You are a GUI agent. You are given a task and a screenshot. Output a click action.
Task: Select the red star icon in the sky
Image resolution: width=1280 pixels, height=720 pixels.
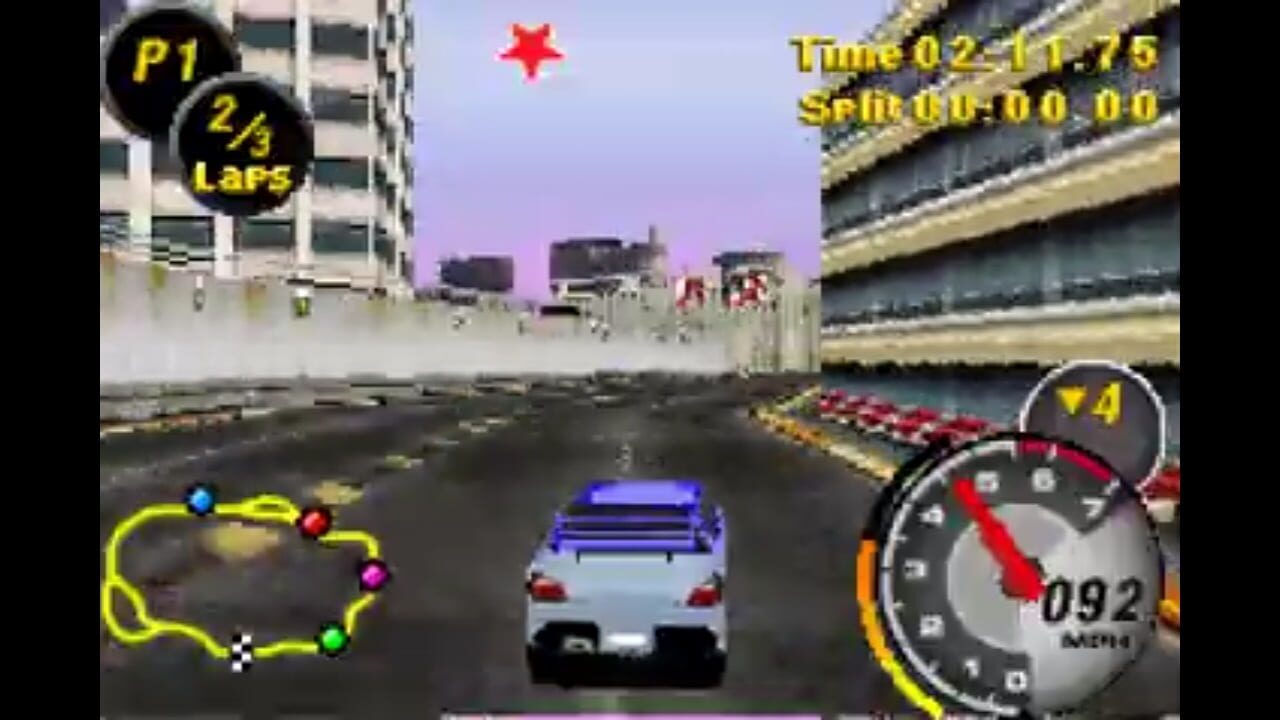(530, 50)
